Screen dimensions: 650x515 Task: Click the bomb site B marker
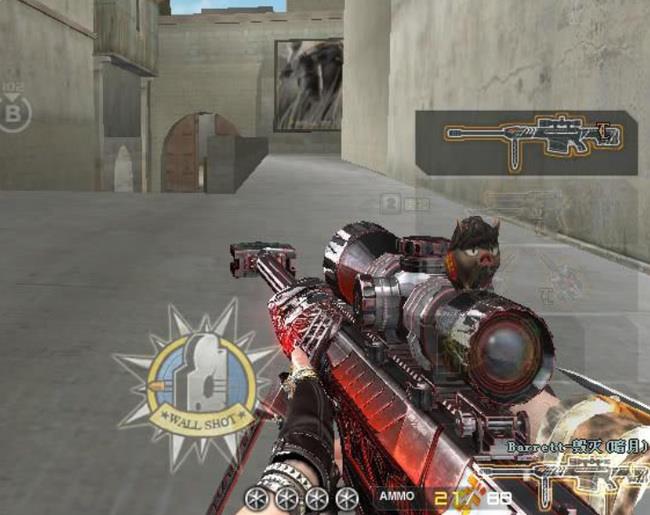14,113
